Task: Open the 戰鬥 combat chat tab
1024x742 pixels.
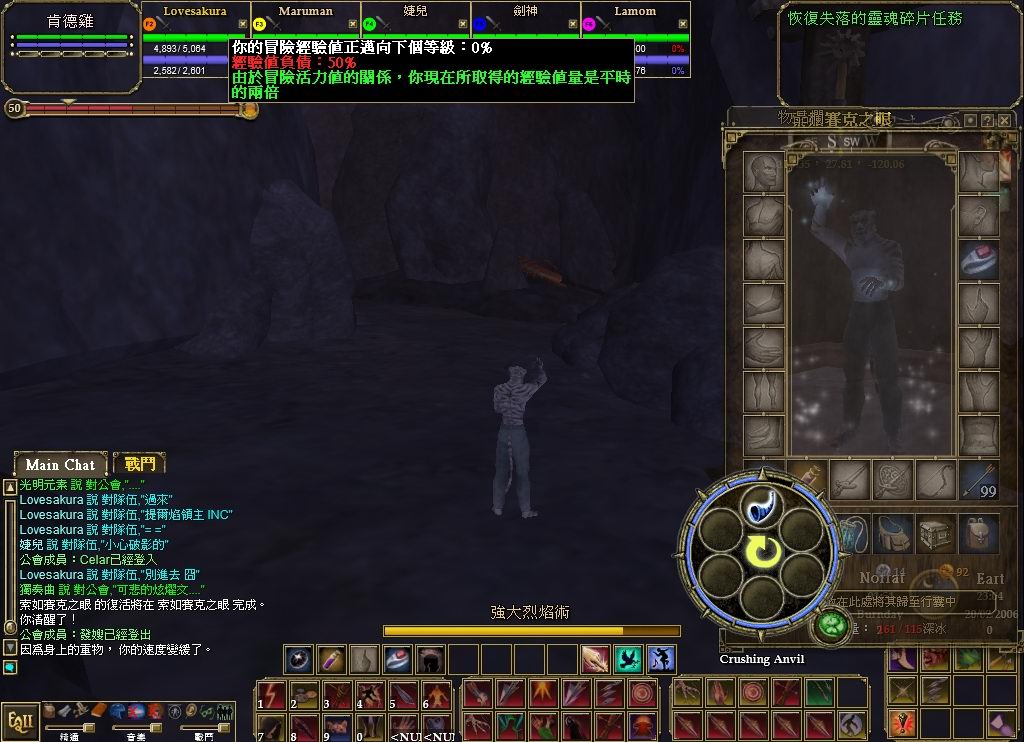Action: (x=139, y=463)
